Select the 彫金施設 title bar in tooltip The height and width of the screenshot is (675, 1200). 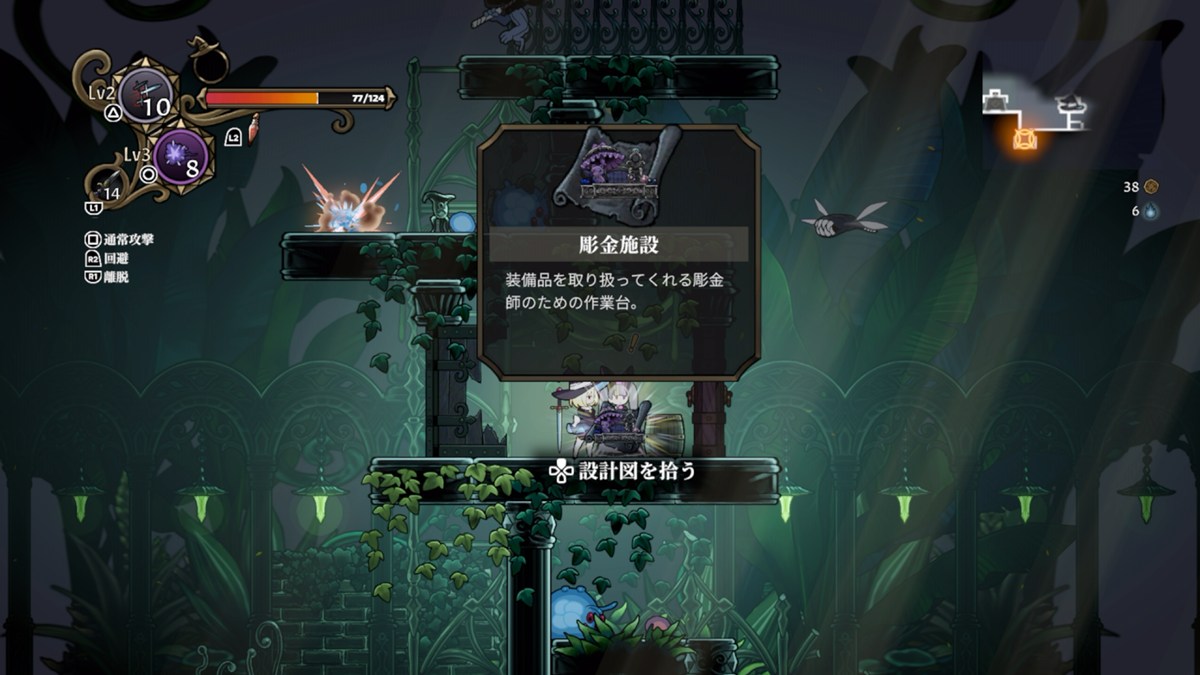coord(618,243)
